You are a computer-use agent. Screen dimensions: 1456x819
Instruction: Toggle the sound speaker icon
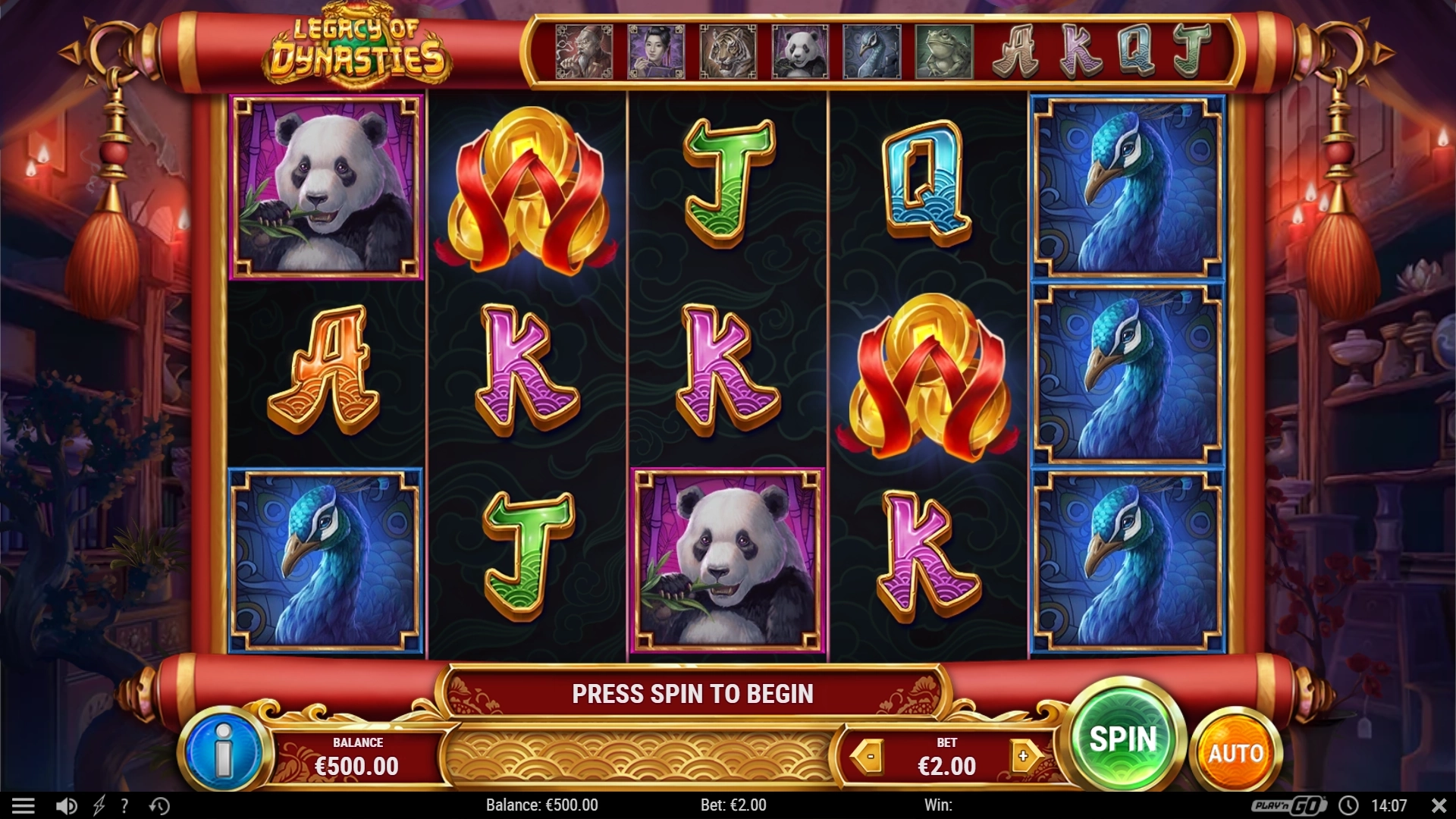pos(66,805)
